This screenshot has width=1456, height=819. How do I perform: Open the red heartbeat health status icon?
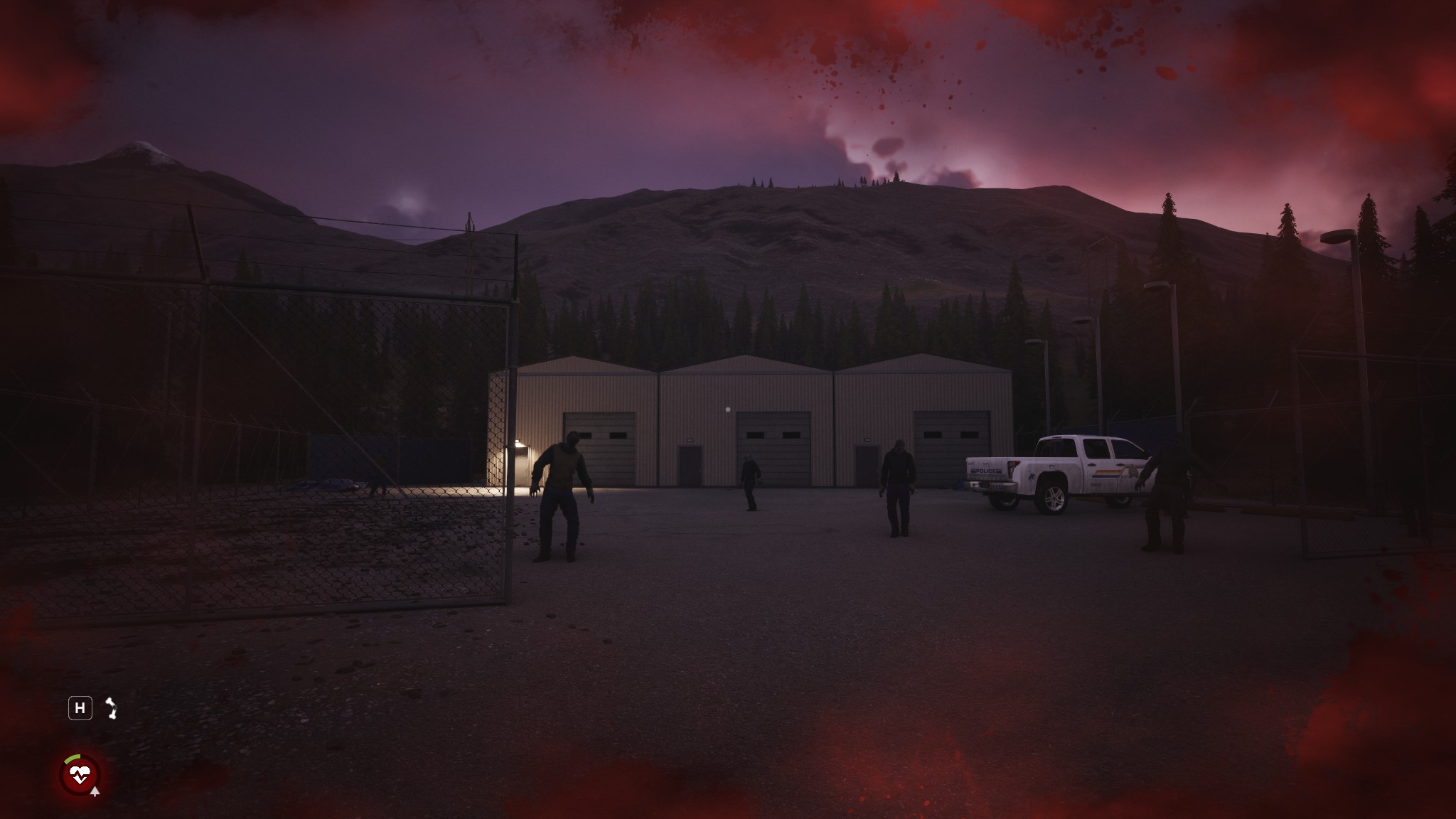coord(80,773)
